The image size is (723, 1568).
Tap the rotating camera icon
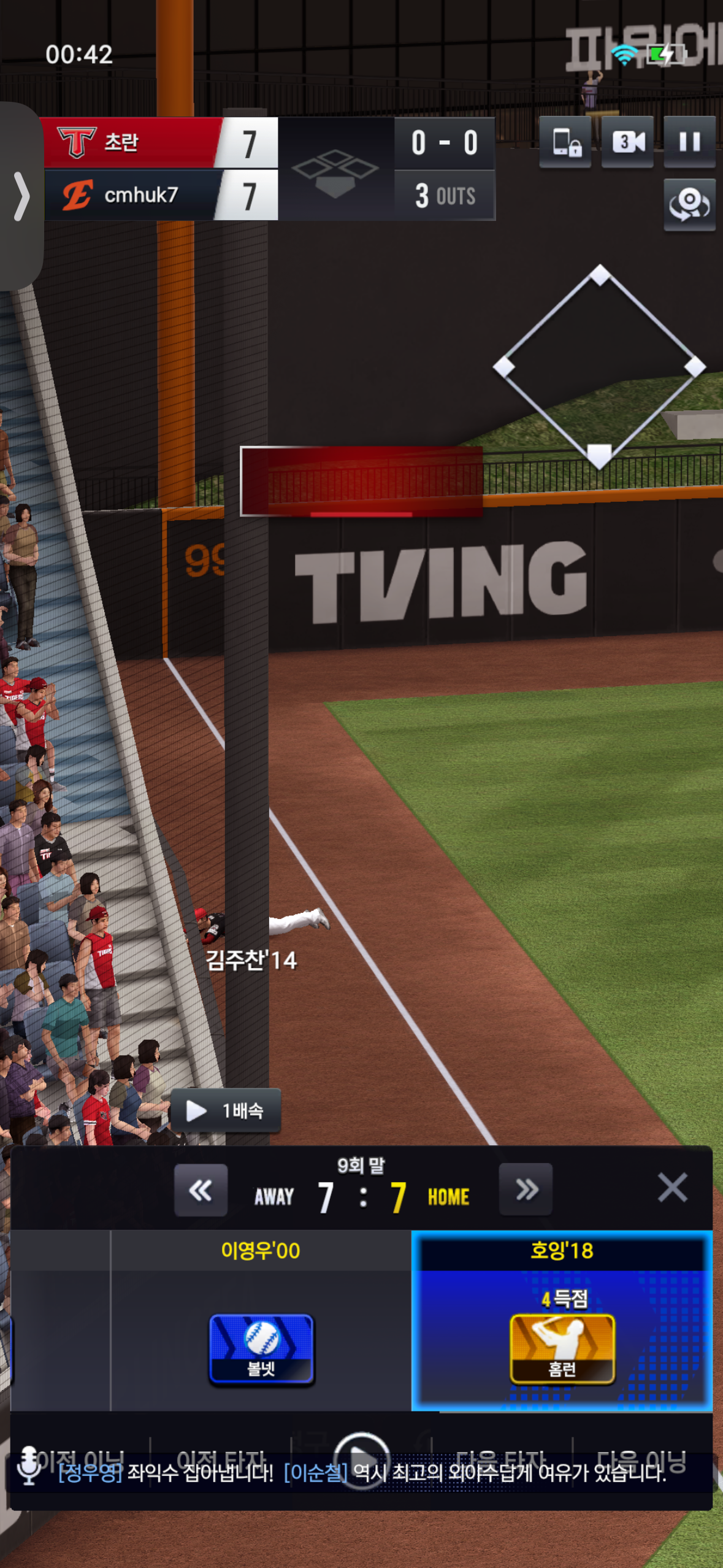[x=689, y=204]
